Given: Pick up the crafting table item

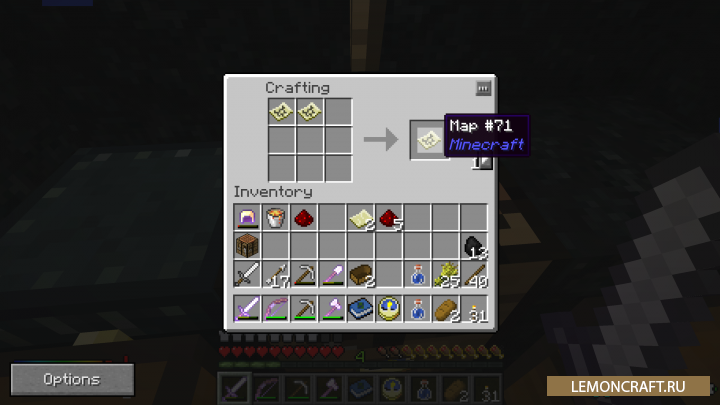Looking at the screenshot, I should click(247, 245).
